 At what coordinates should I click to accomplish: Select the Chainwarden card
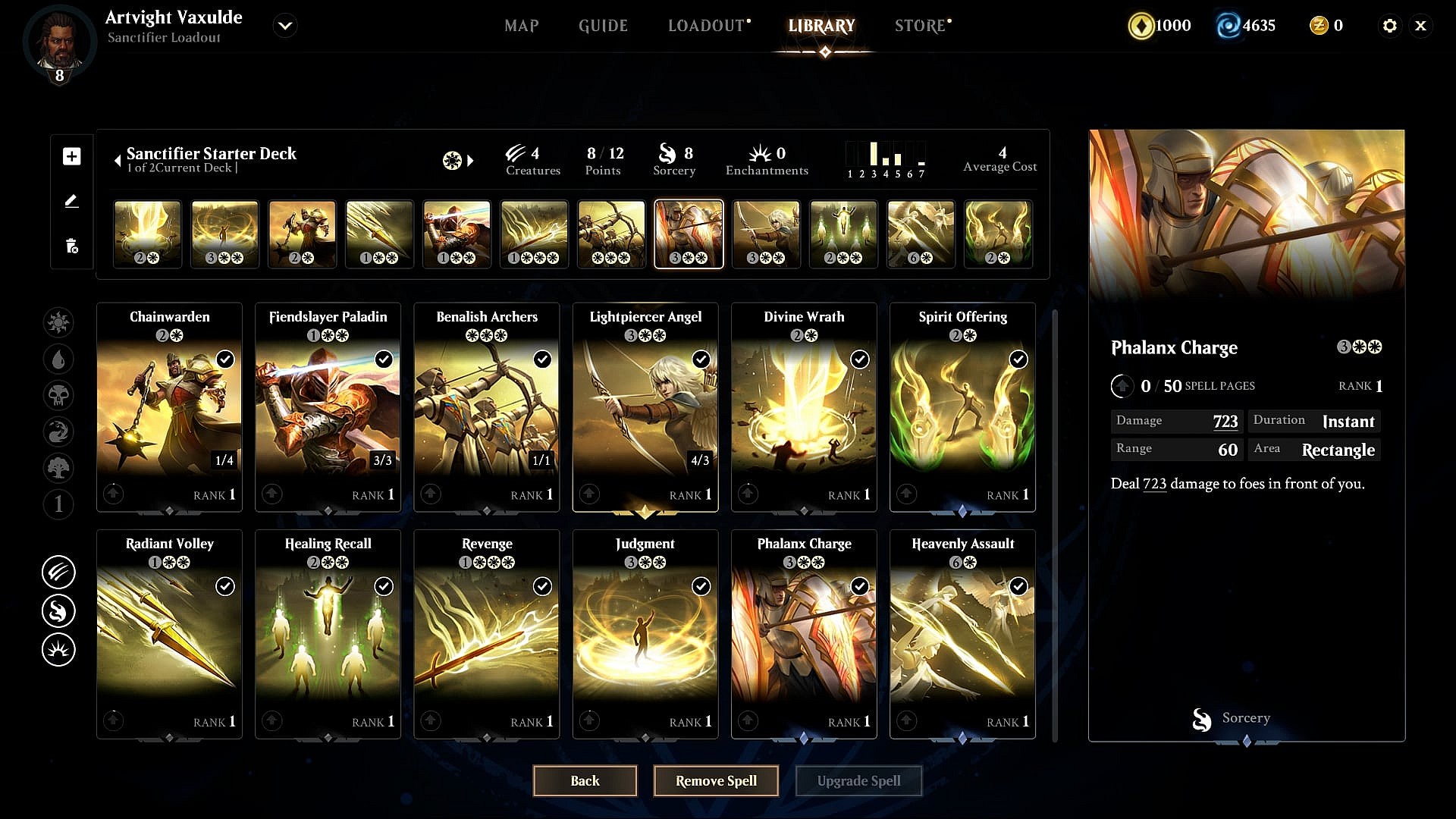coord(169,406)
